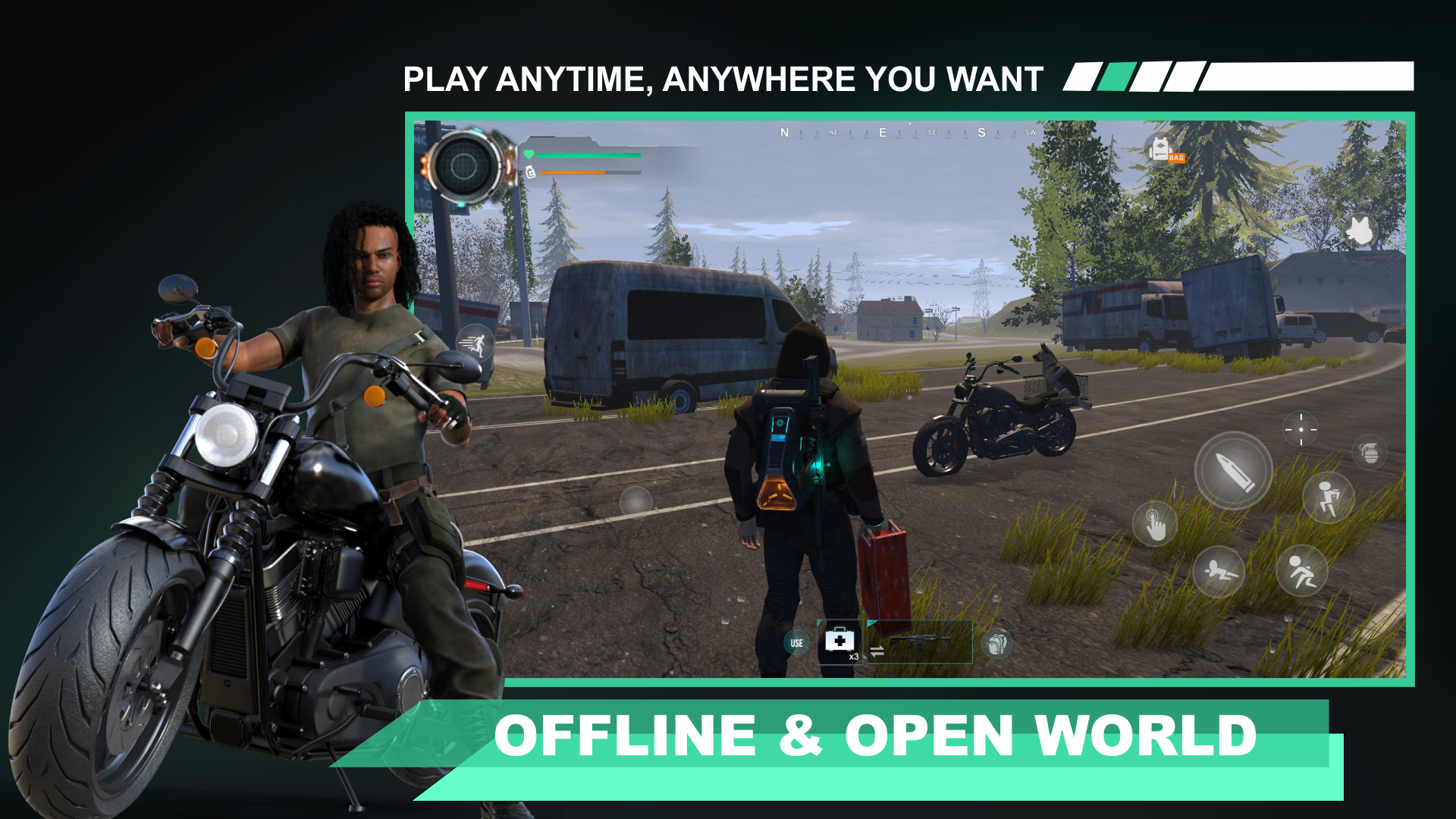Toggle the prone crawl stance button
The height and width of the screenshot is (819, 1456).
pos(1219,570)
